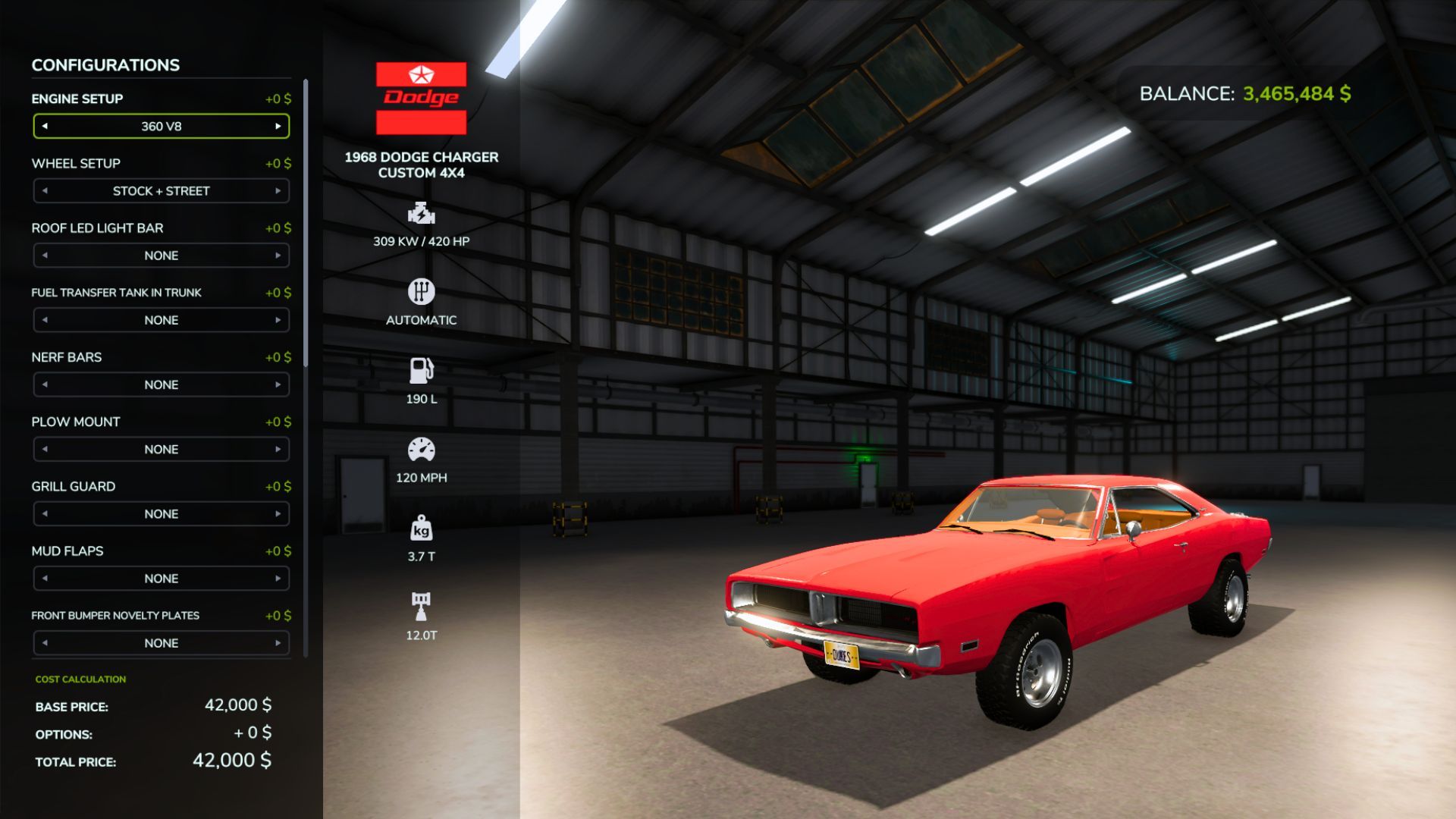
Task: Click the Dodge brand logo
Action: coord(421,96)
